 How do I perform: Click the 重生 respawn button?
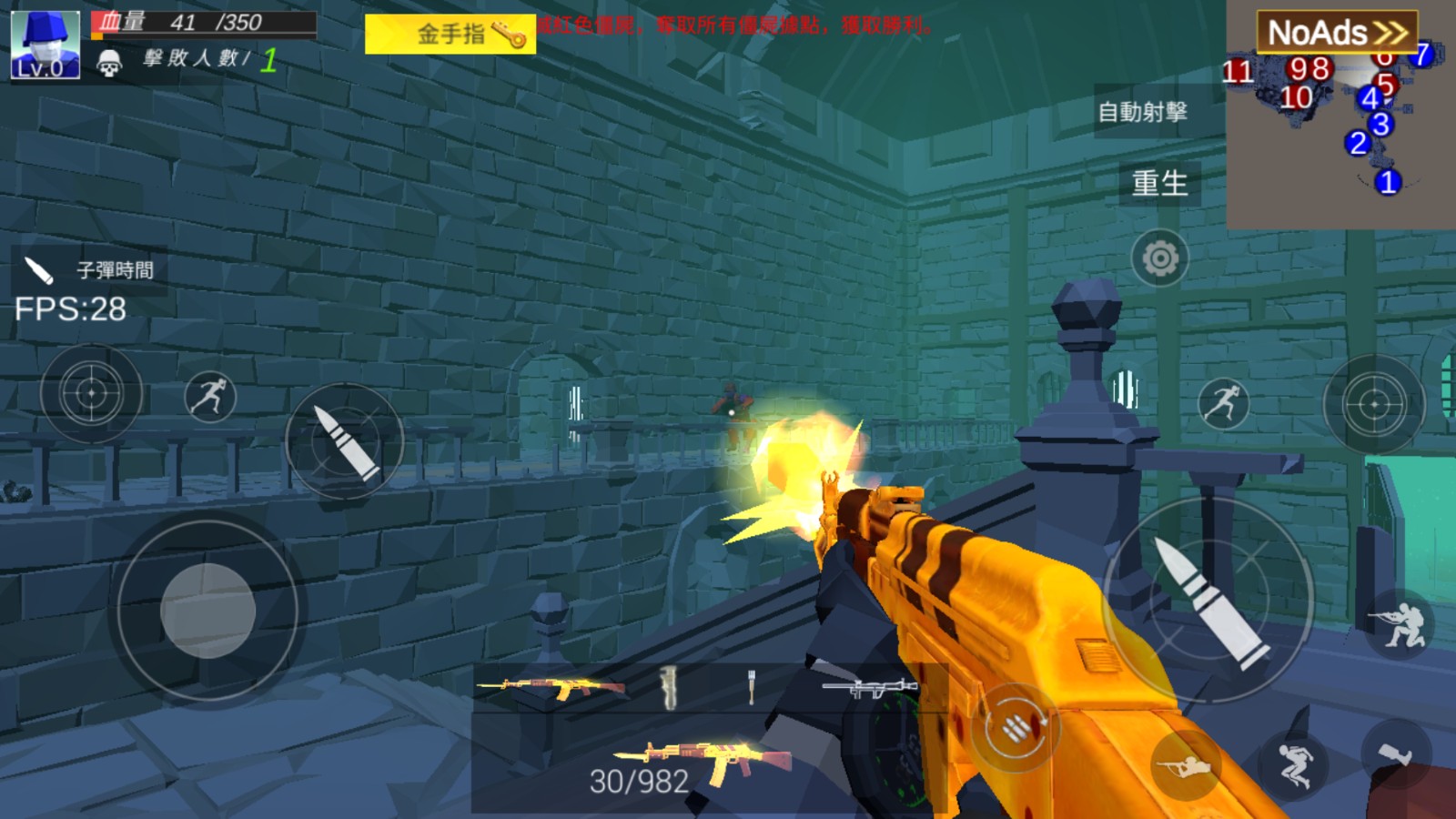coord(1159,183)
